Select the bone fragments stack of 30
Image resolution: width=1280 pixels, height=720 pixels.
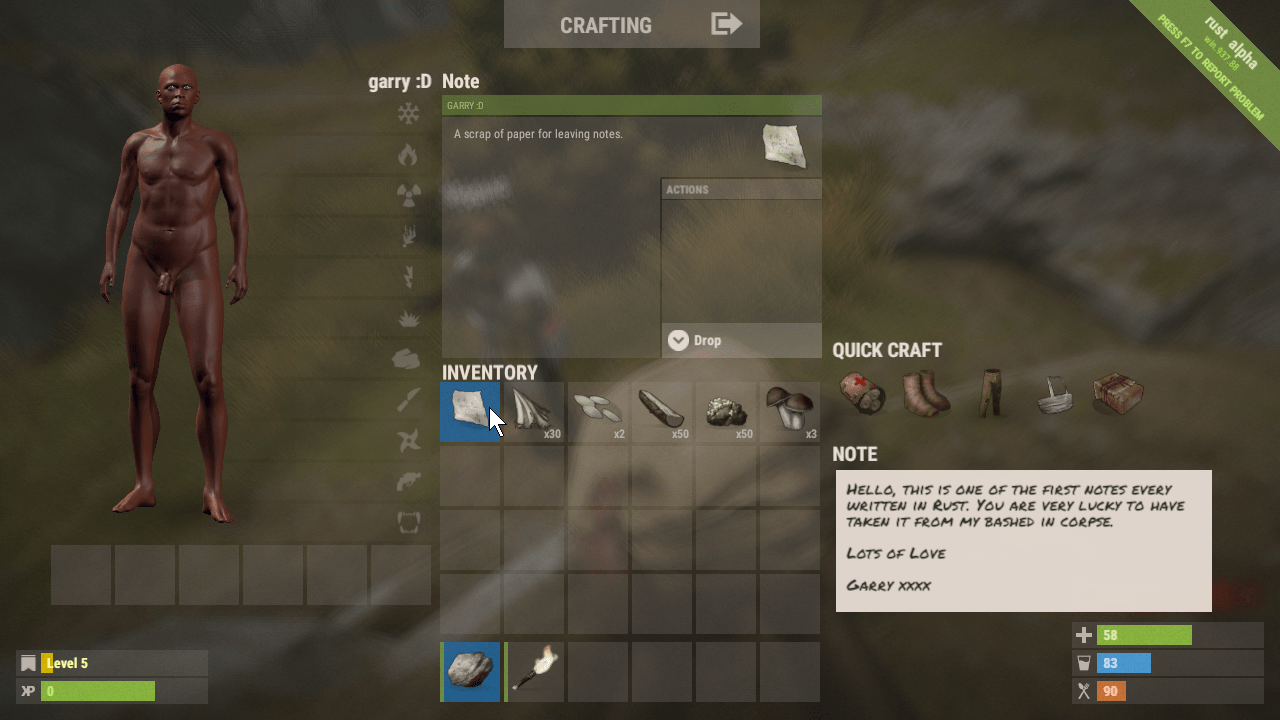click(534, 411)
